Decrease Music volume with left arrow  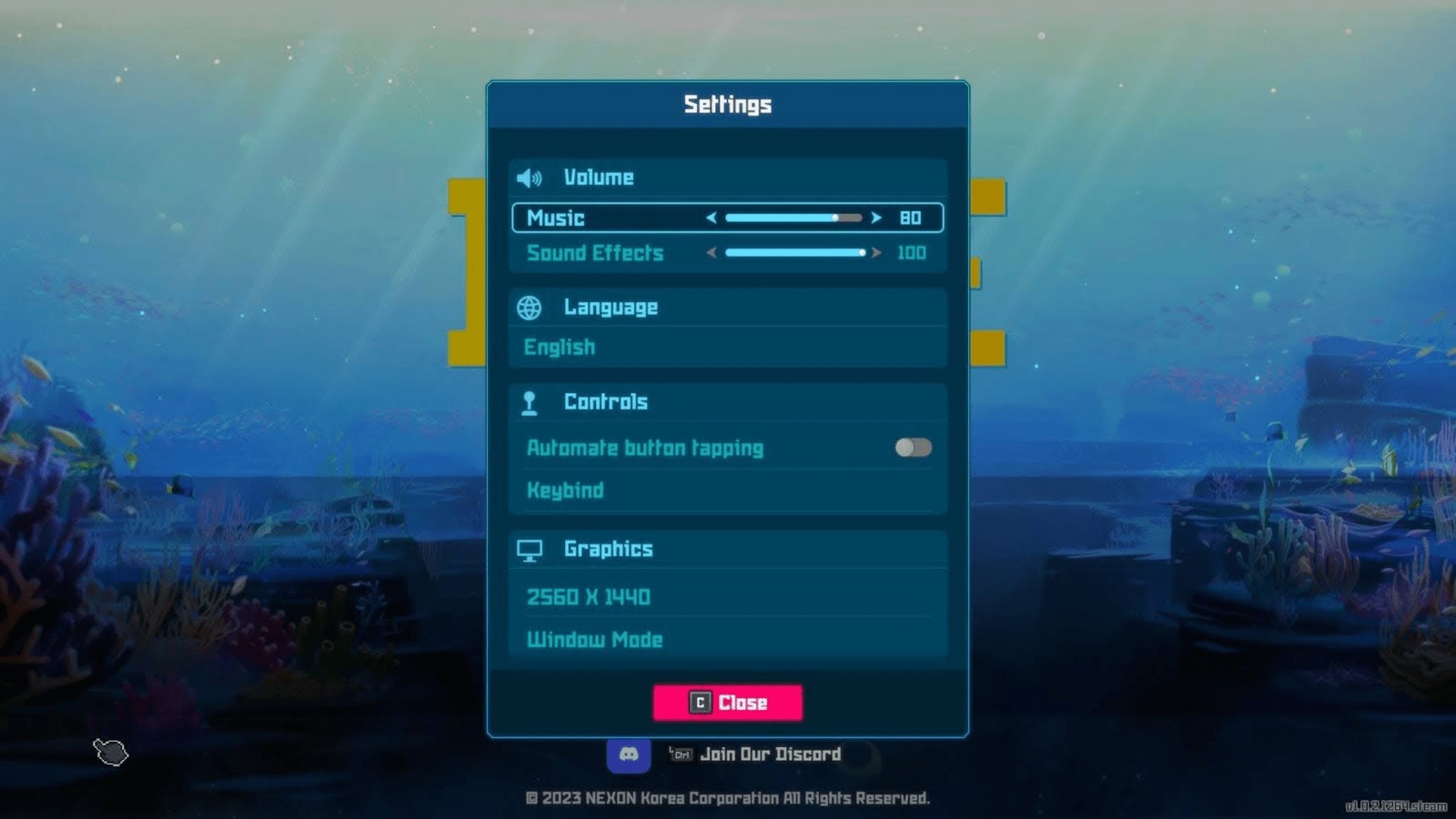(x=711, y=218)
